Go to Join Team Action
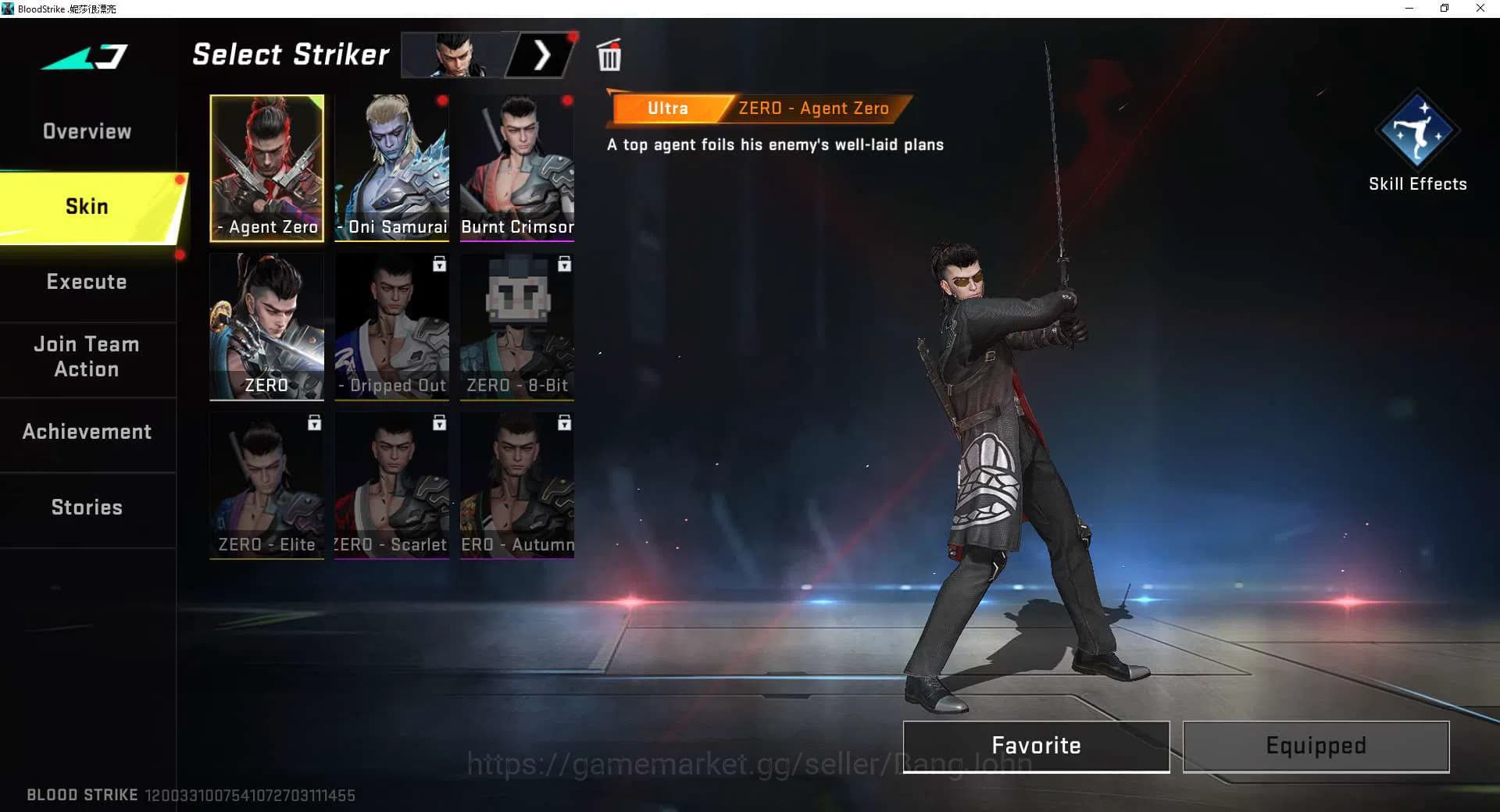Screen dimensions: 1500x812 (x=87, y=357)
